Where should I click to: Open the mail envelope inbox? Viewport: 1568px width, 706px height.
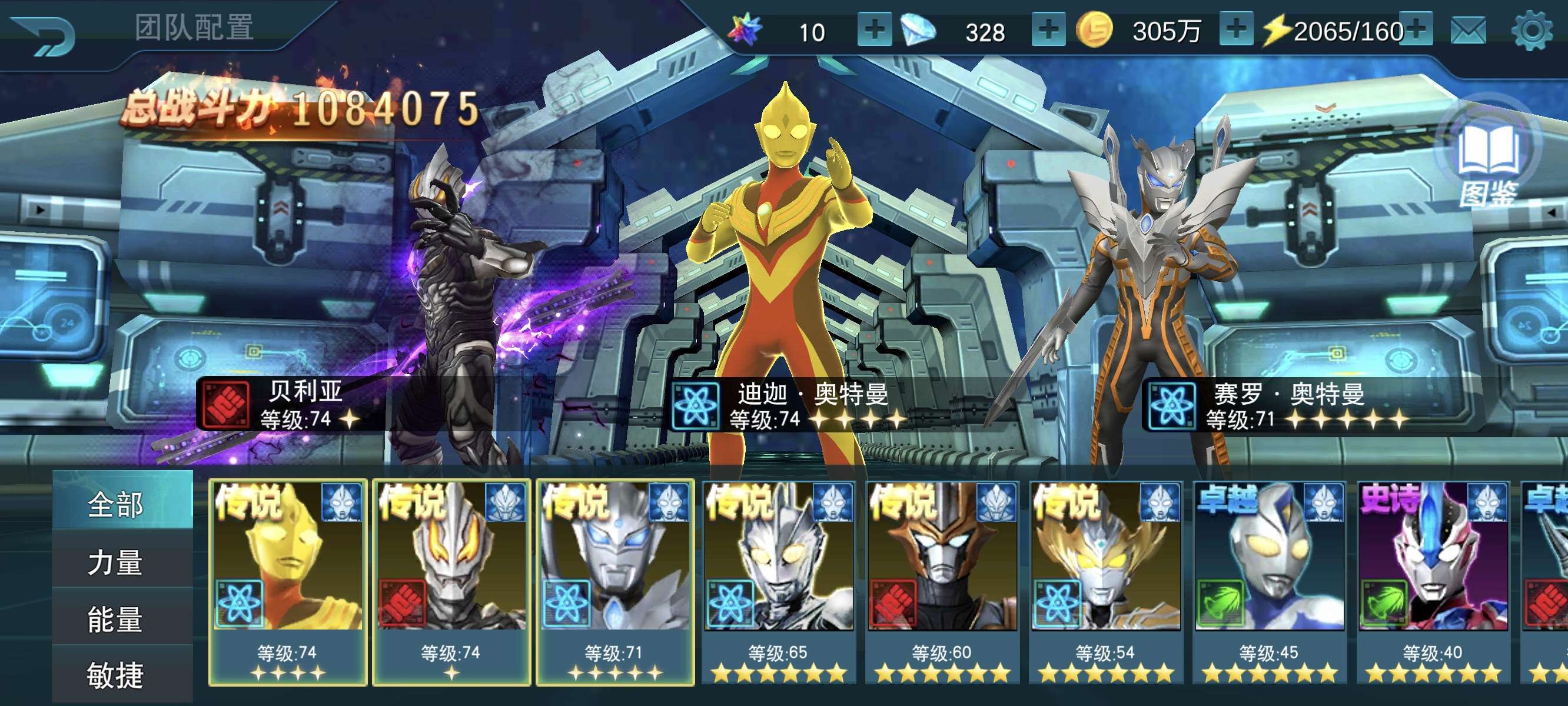[1468, 31]
